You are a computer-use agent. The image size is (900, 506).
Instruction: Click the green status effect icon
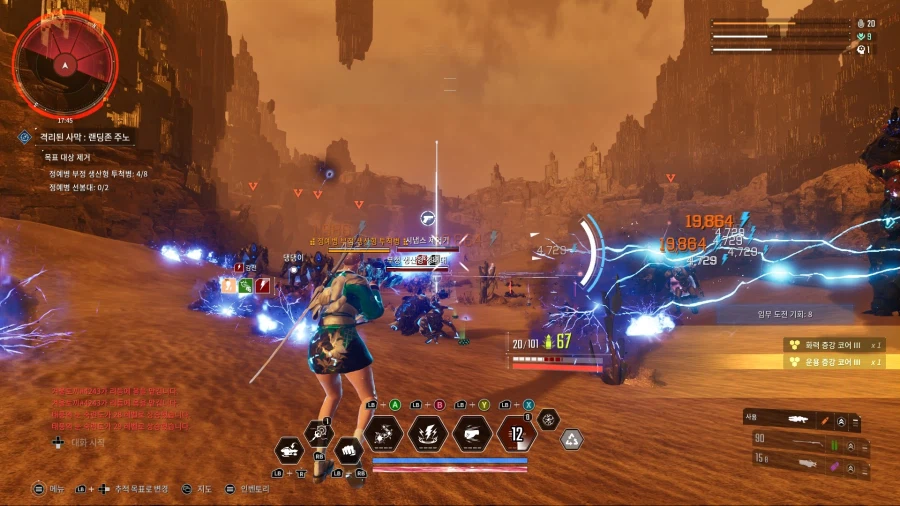point(245,286)
